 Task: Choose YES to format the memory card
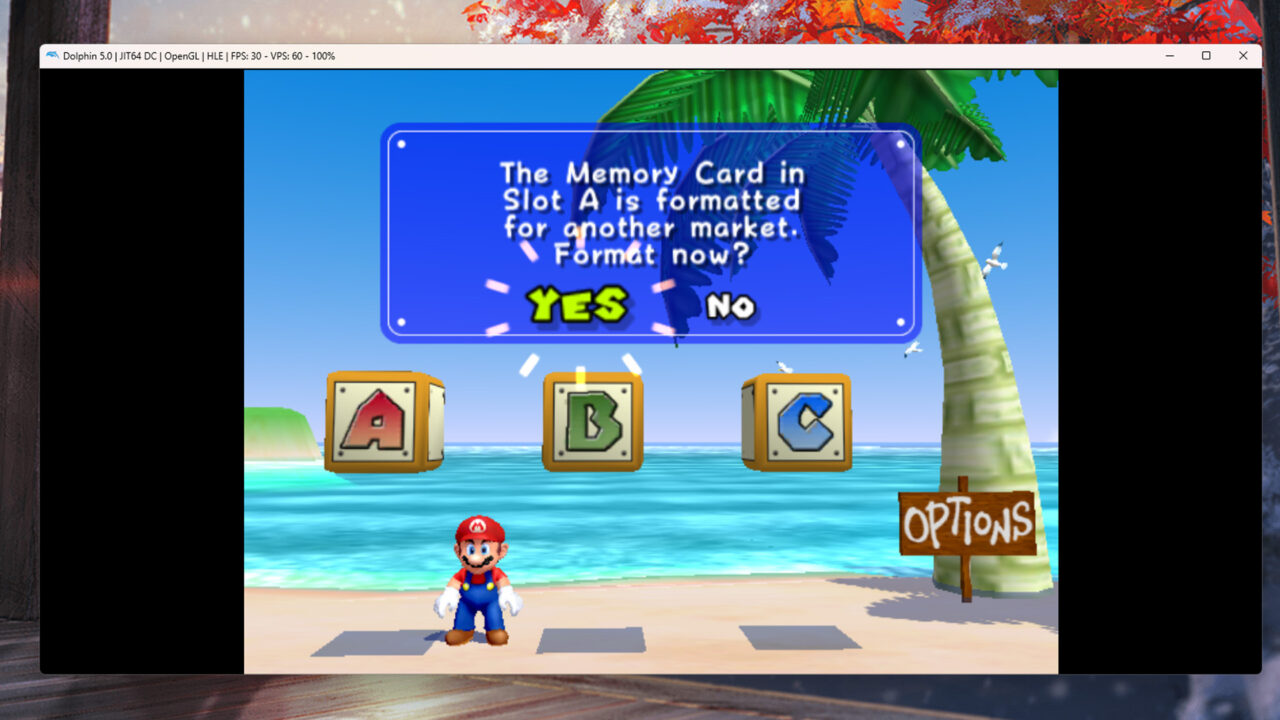[578, 306]
